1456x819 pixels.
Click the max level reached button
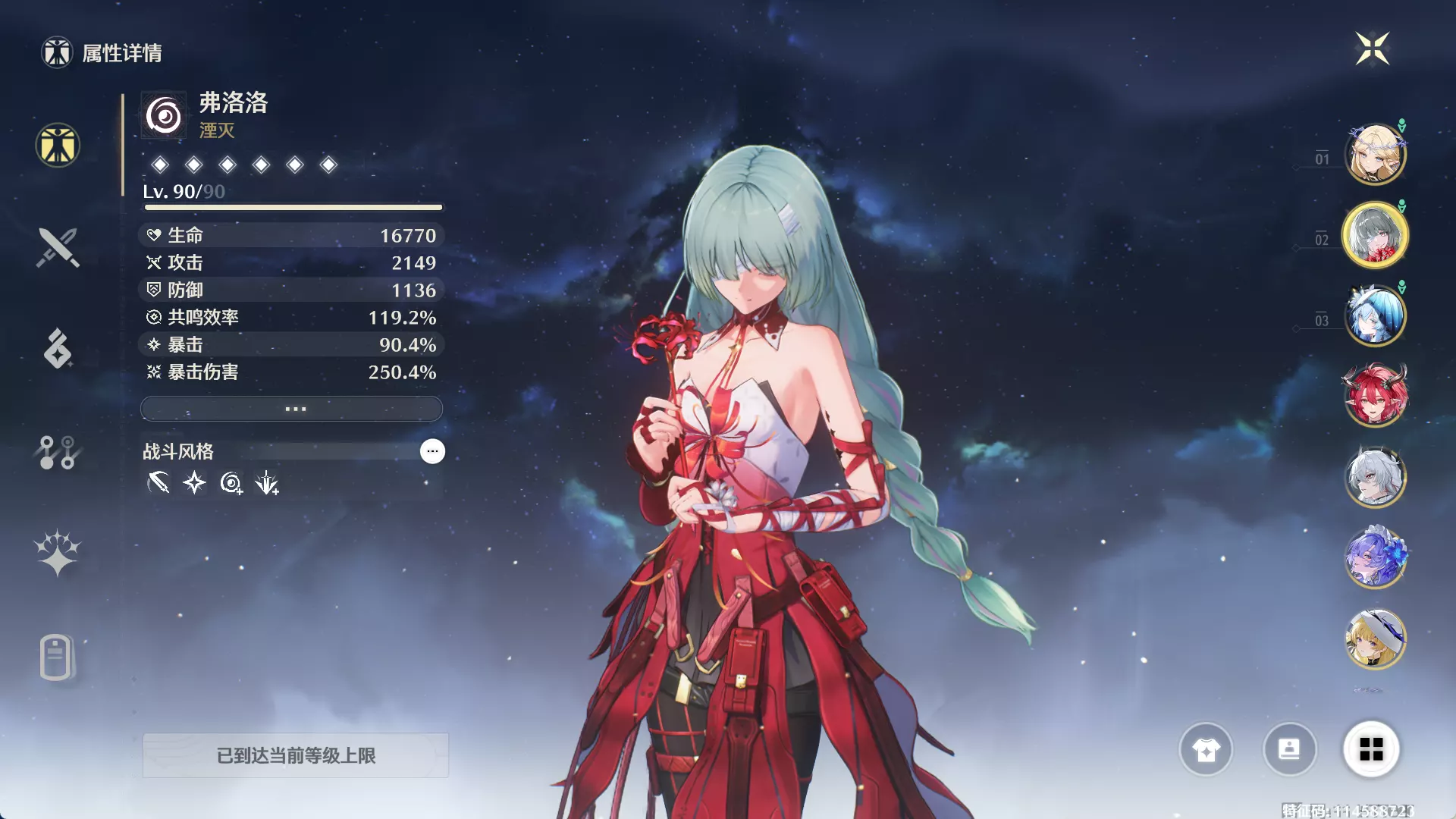(x=296, y=755)
